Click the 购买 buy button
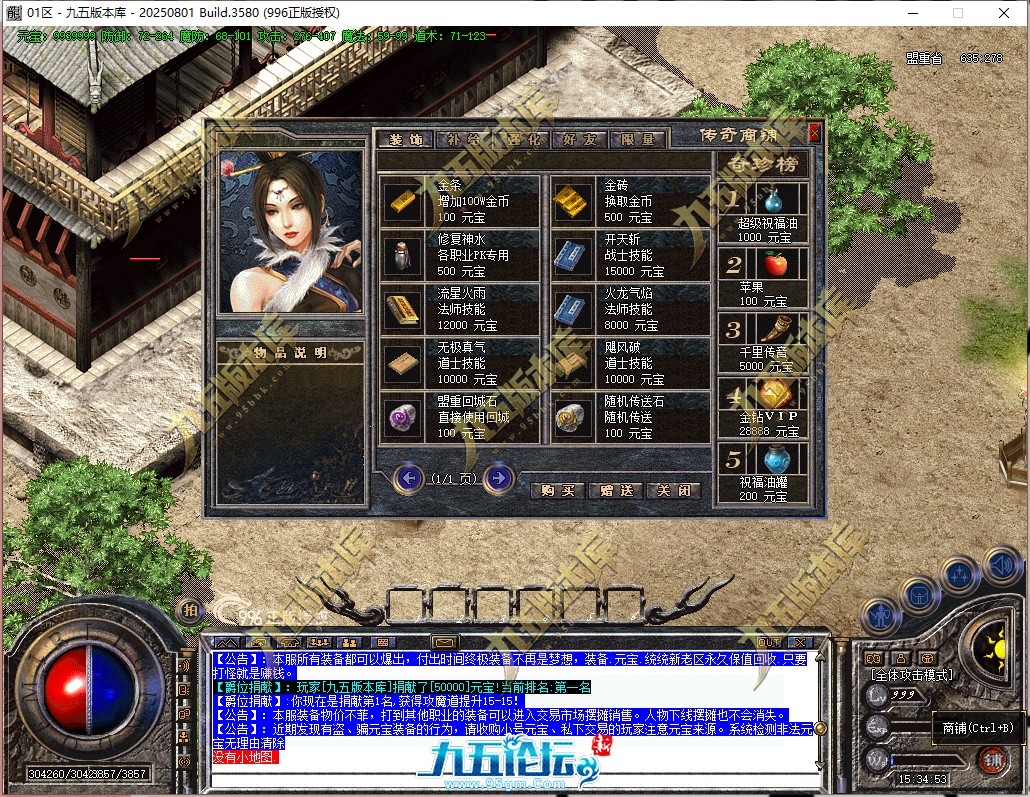The height and width of the screenshot is (797, 1030). (x=558, y=491)
